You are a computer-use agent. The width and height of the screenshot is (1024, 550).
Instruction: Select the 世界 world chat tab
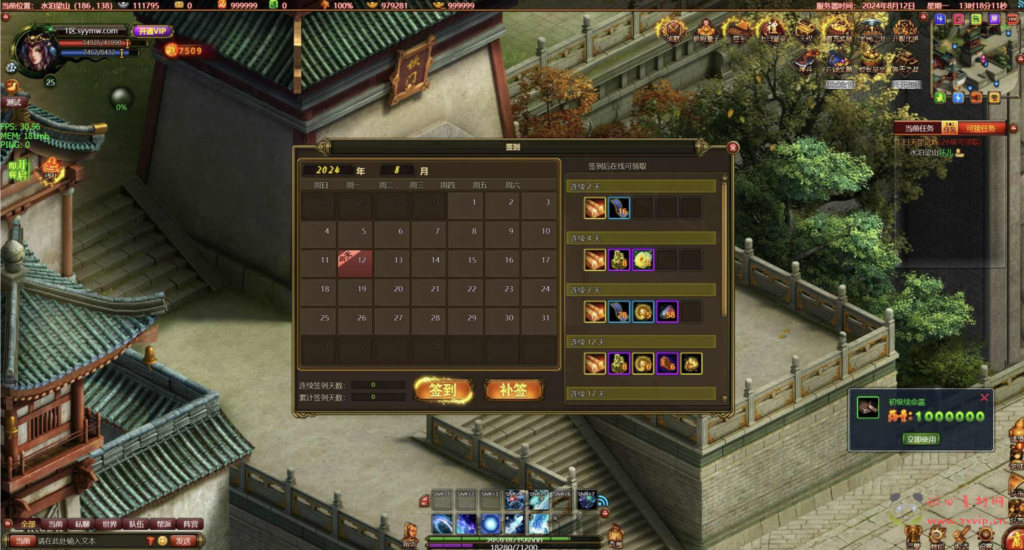pos(109,524)
